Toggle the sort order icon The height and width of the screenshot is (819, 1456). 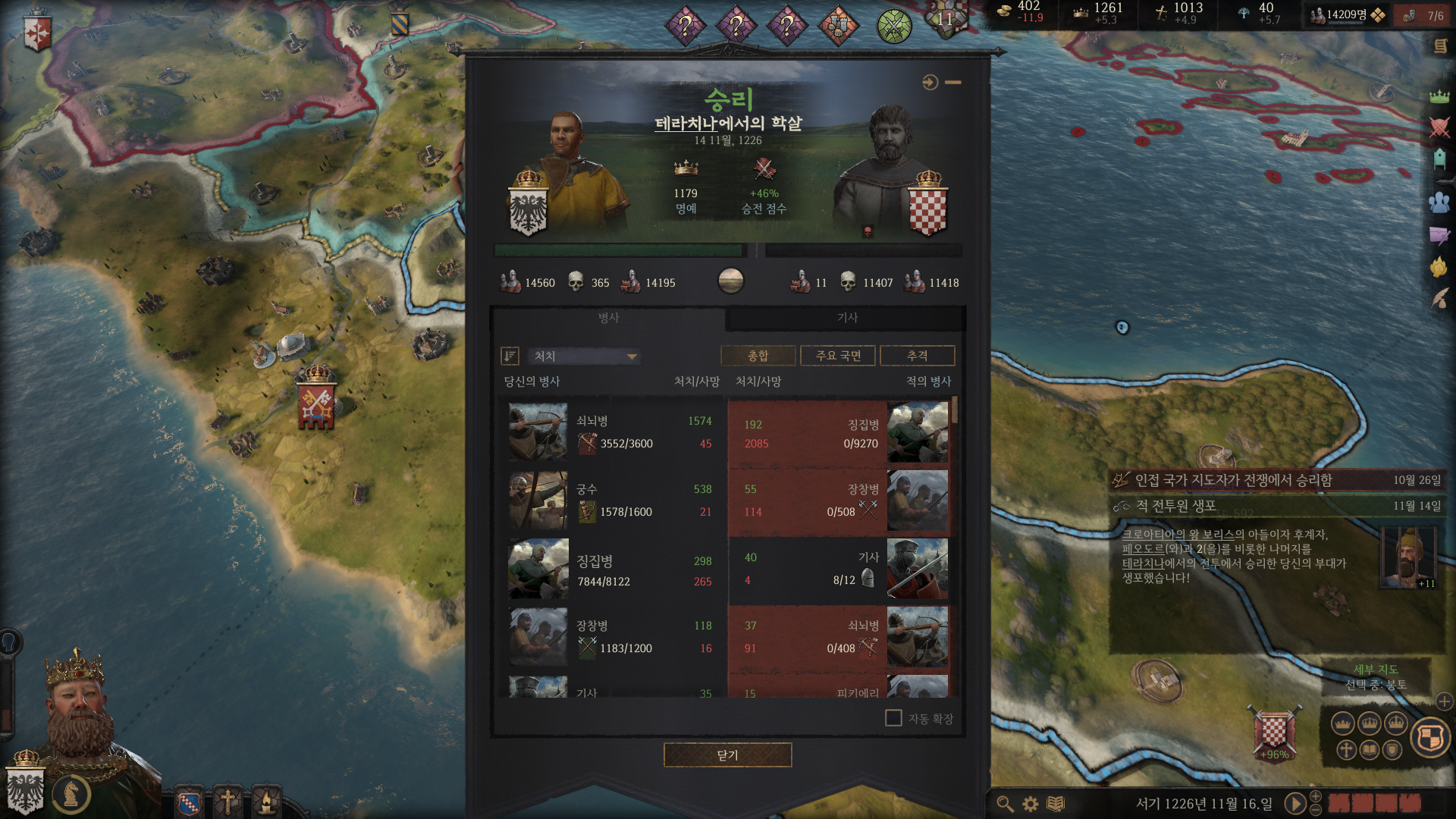pyautogui.click(x=510, y=356)
